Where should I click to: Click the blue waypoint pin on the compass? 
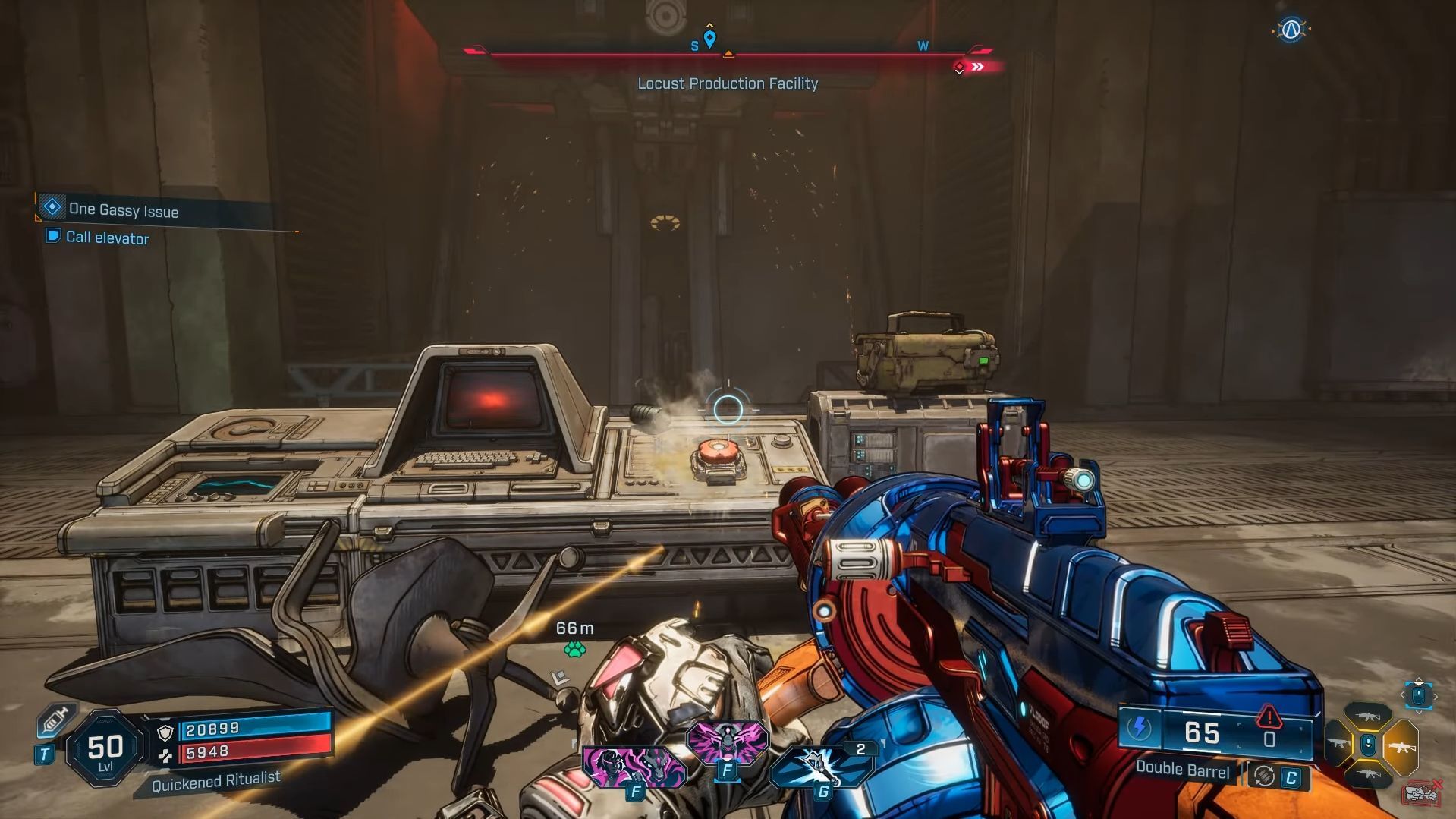tap(709, 39)
